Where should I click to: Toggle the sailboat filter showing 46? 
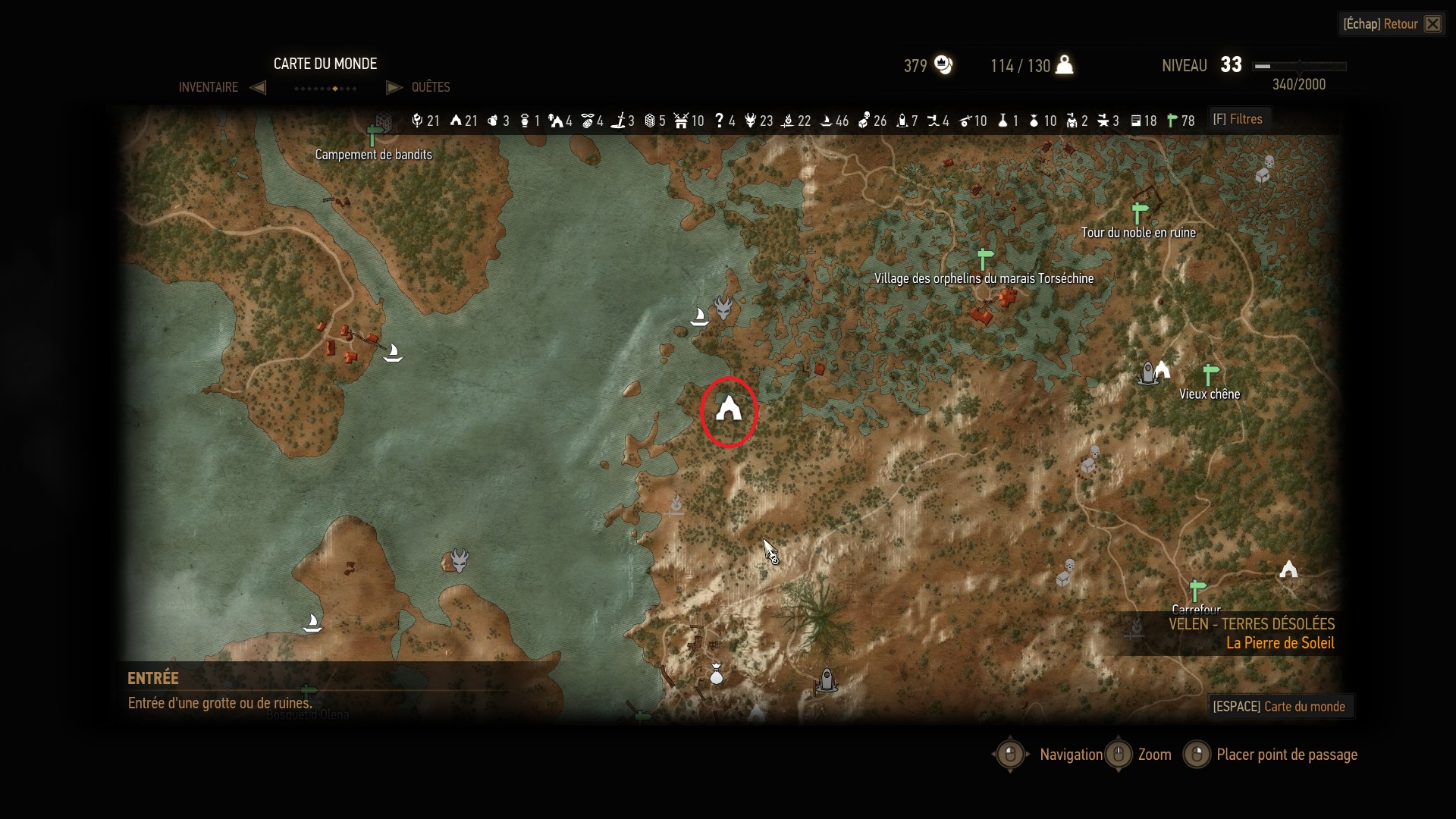tap(826, 121)
